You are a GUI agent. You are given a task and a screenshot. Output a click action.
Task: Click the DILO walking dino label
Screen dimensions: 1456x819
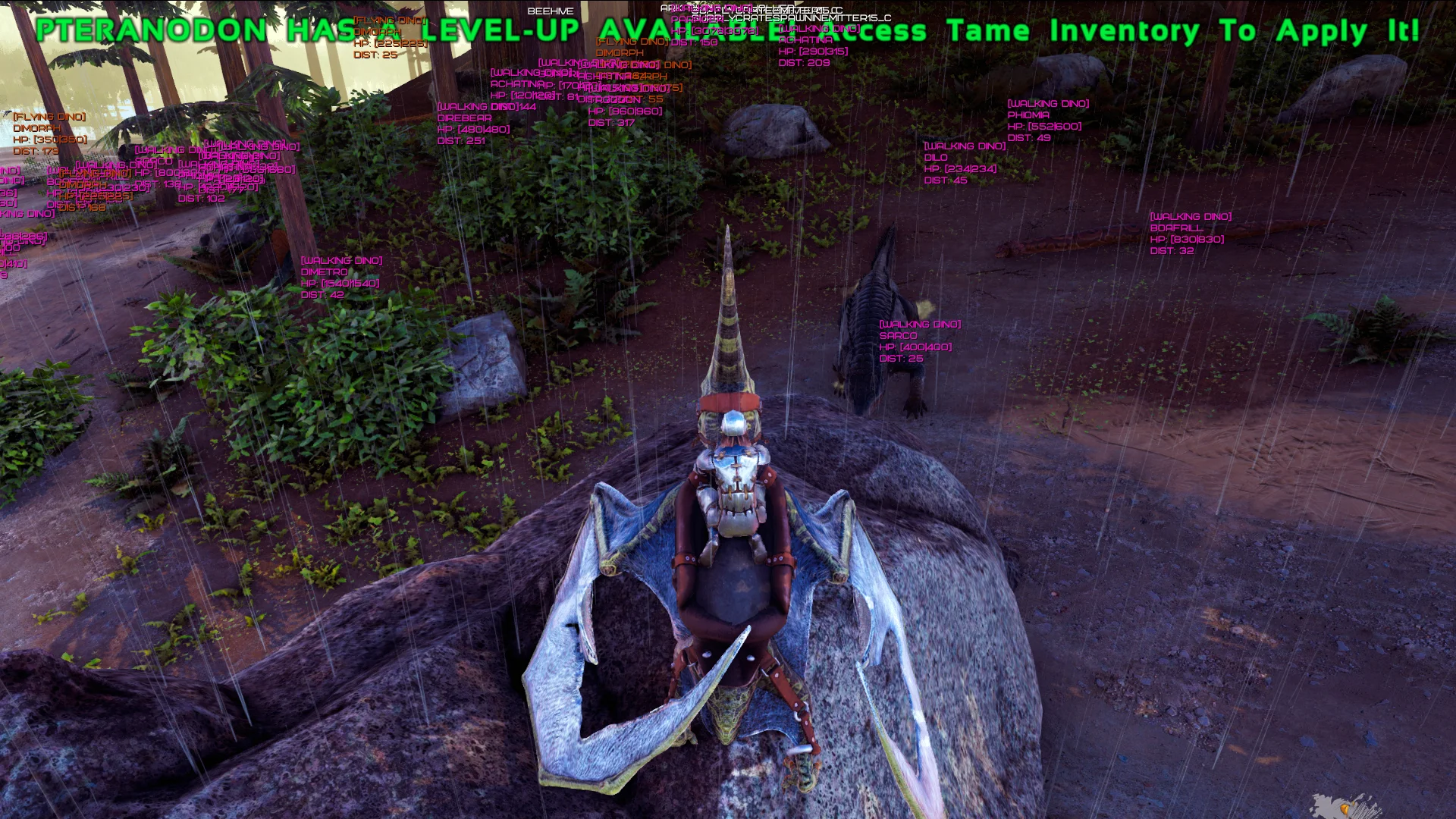[937, 157]
